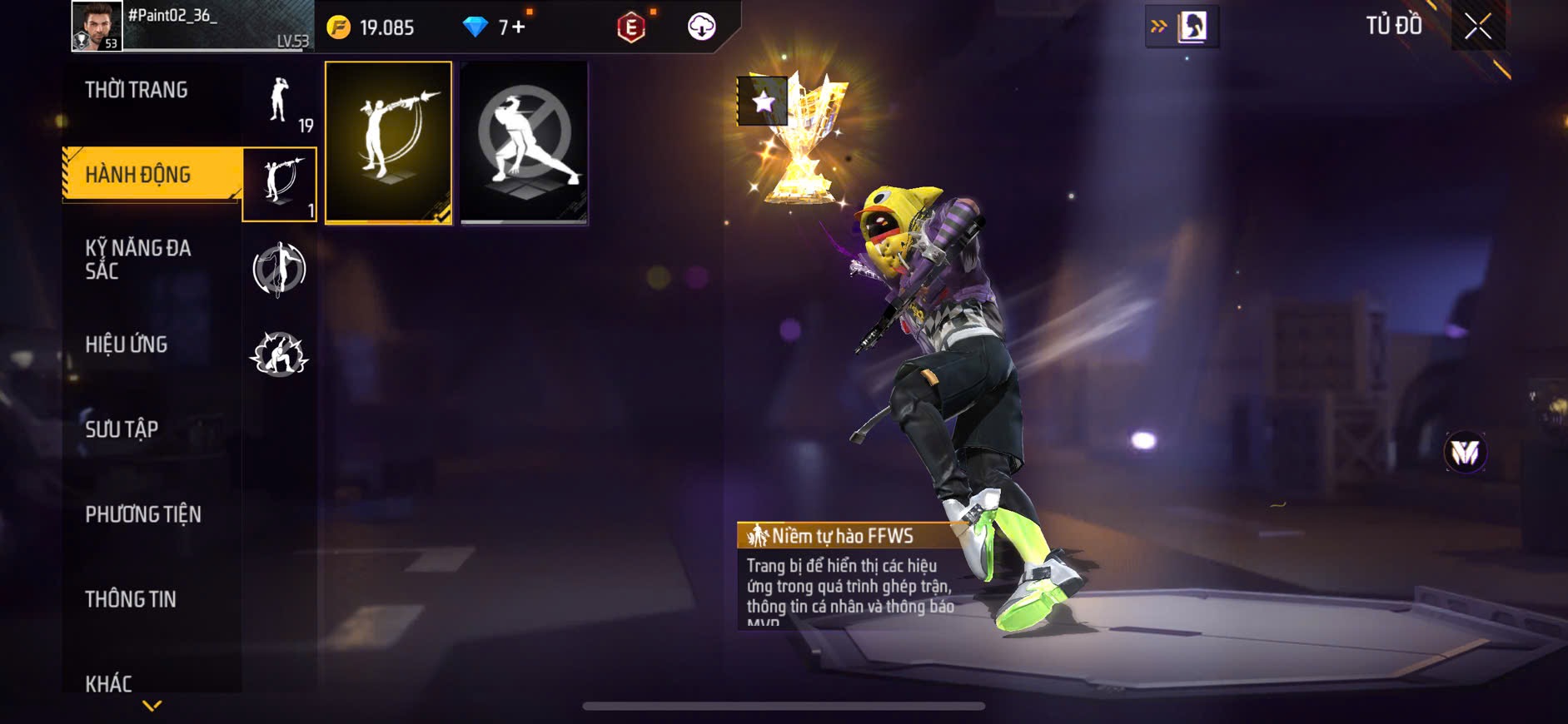1568x724 pixels.
Task: Open the red E badge icon
Action: (631, 27)
